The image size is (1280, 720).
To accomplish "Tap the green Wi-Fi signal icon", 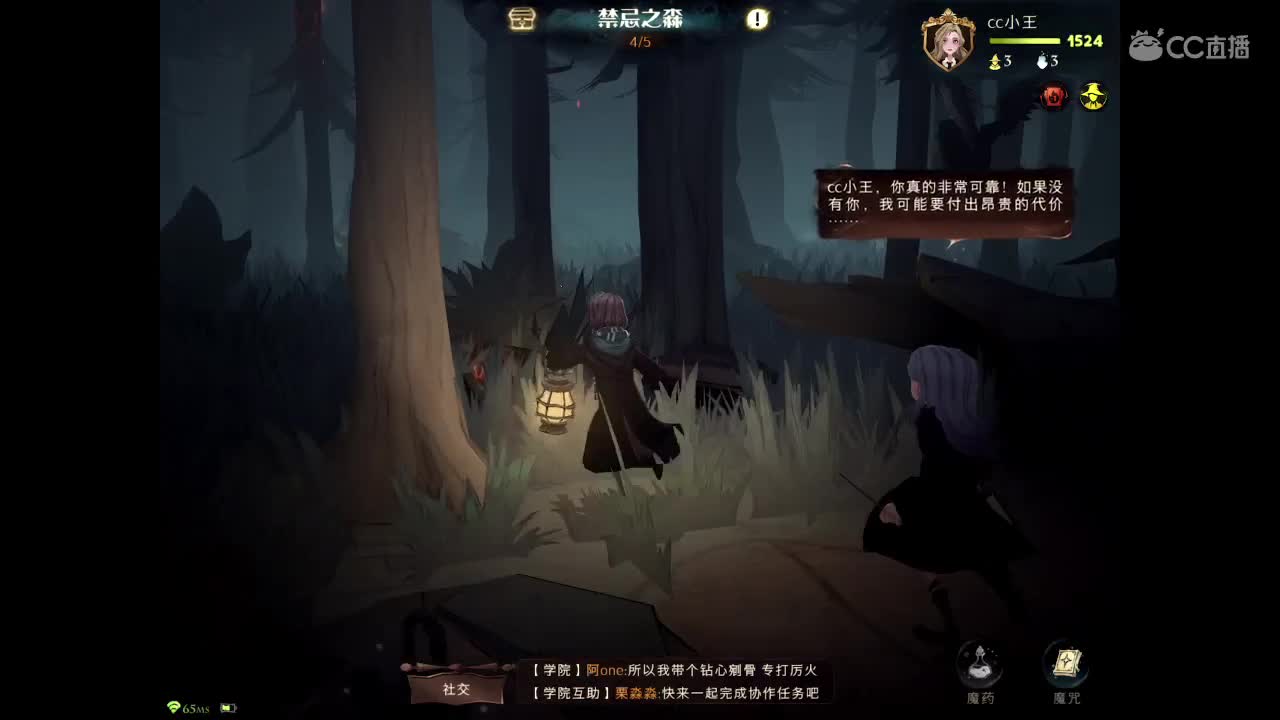I will [176, 706].
